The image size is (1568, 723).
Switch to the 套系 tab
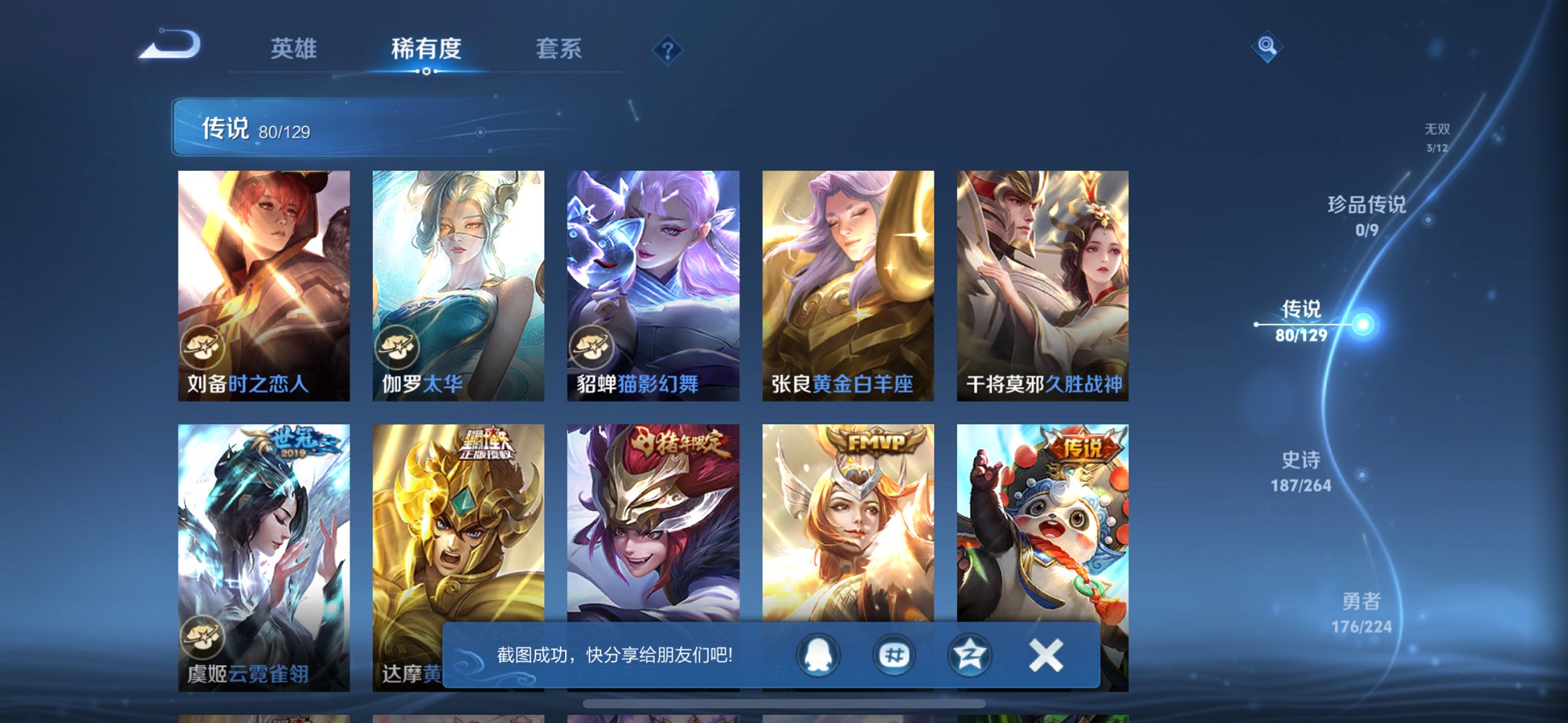(559, 49)
